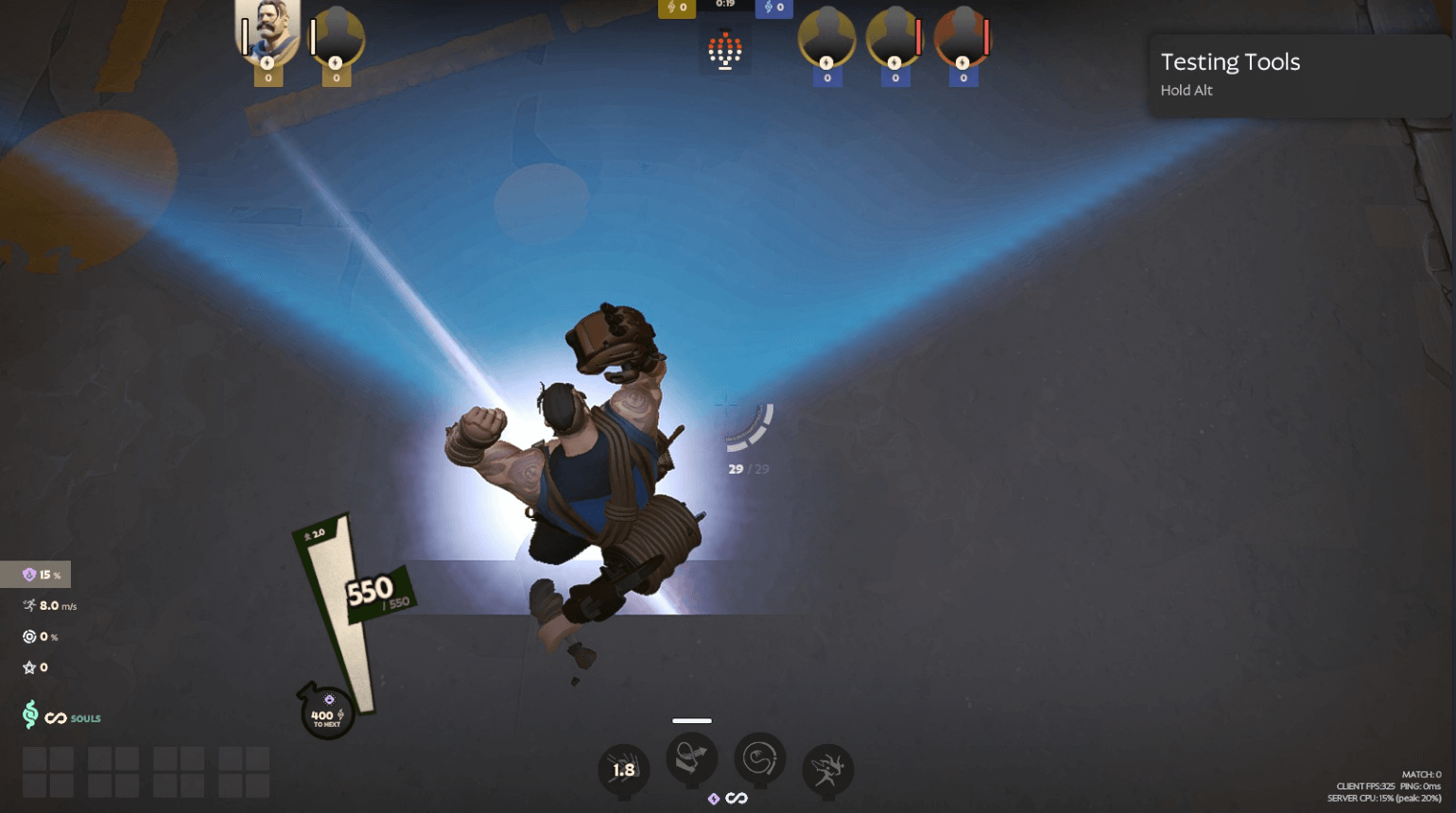Click the 400 TO NEXT level flask
Image resolution: width=1456 pixels, height=813 pixels.
(328, 714)
